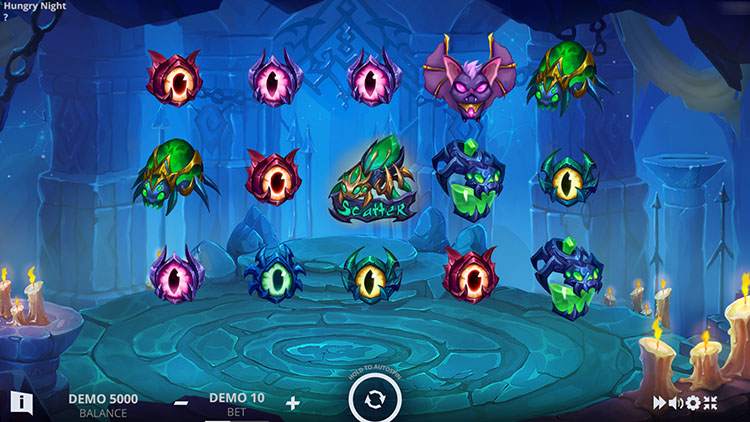Open the gear settings menu
Screen dimensions: 750x422
(x=693, y=403)
